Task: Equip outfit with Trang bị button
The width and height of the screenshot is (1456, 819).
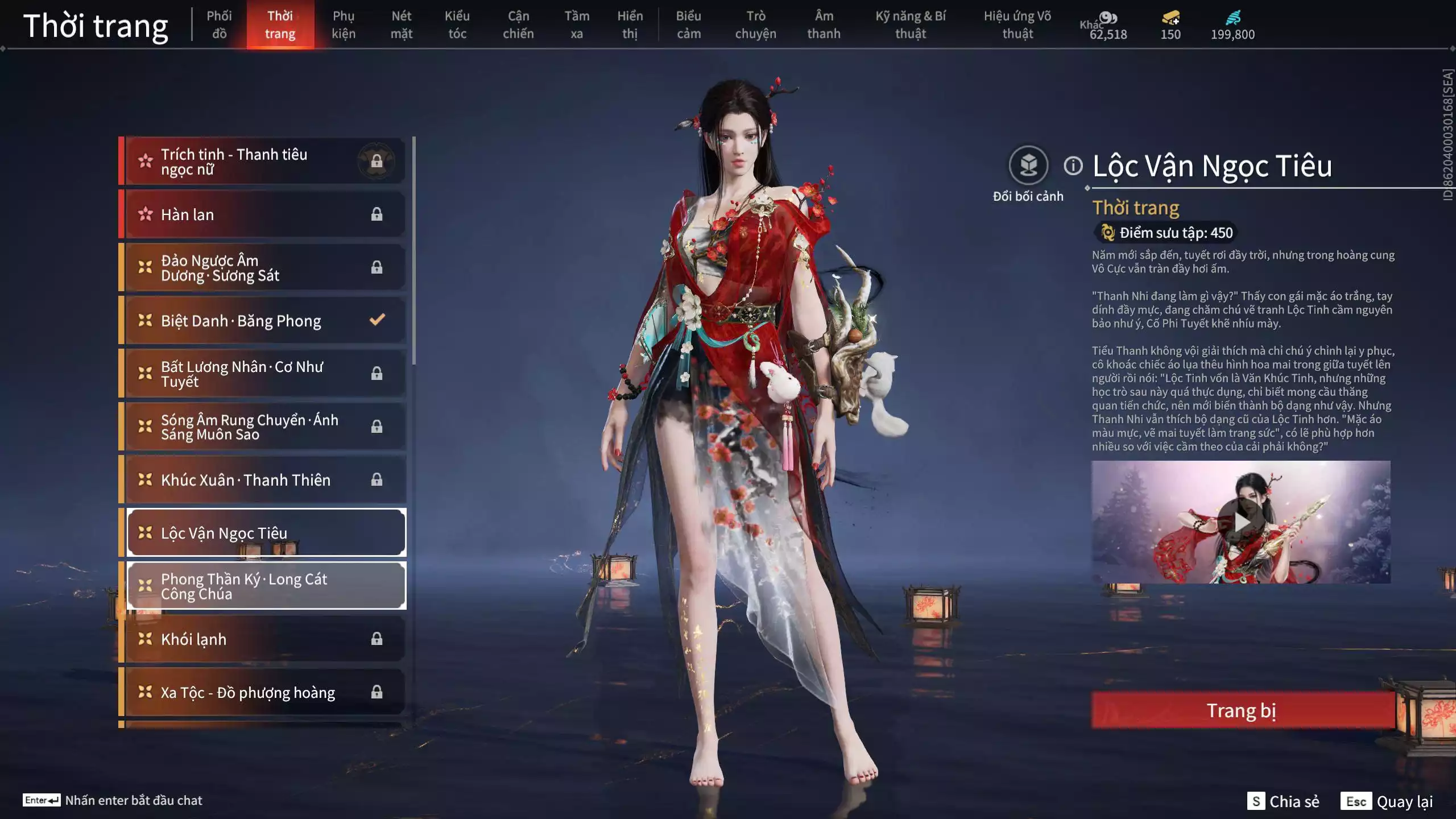Action: point(1242,710)
